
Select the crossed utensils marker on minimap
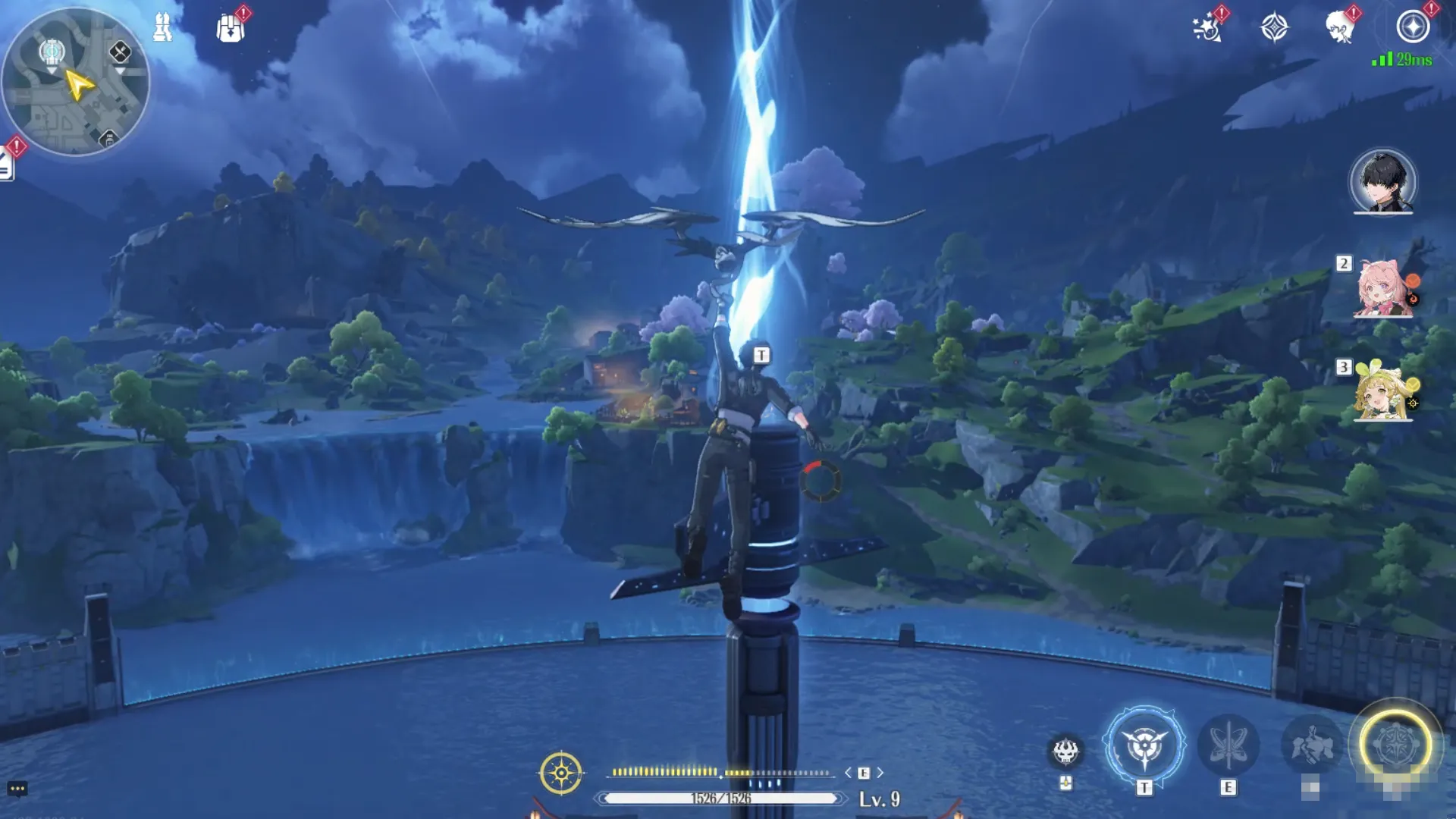120,52
